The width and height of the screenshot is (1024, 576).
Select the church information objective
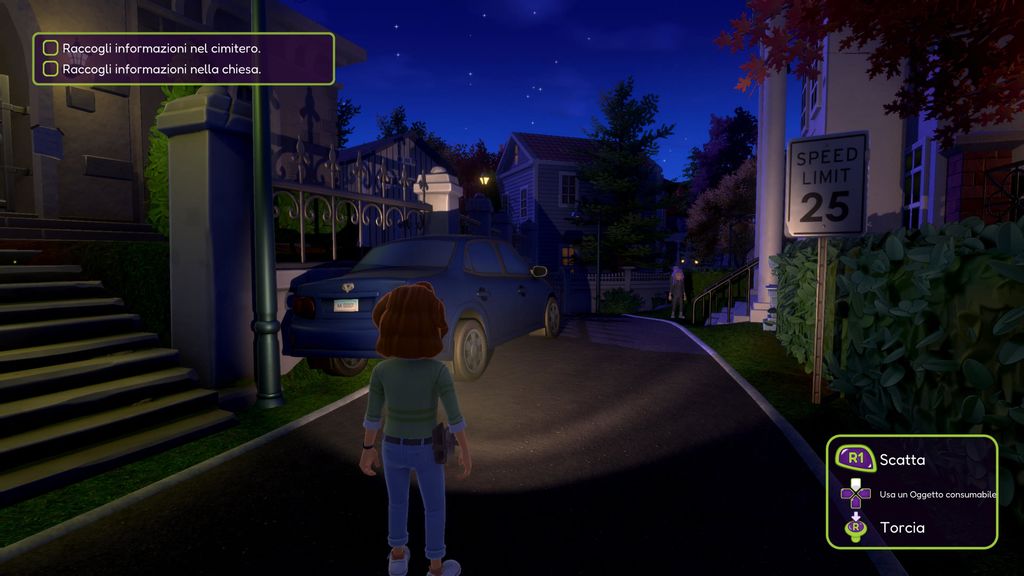tap(161, 69)
